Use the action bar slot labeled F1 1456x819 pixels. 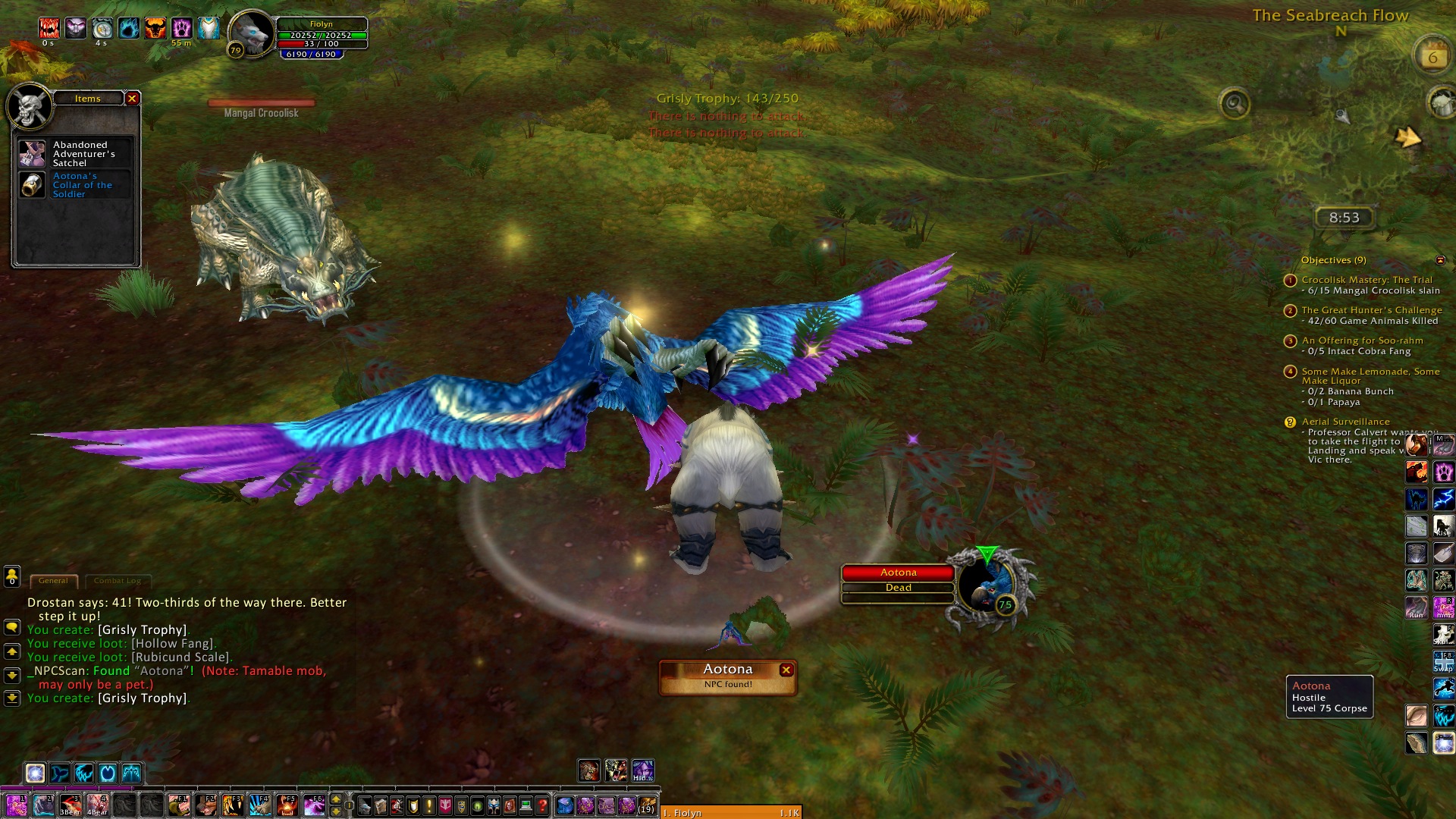pyautogui.click(x=179, y=805)
